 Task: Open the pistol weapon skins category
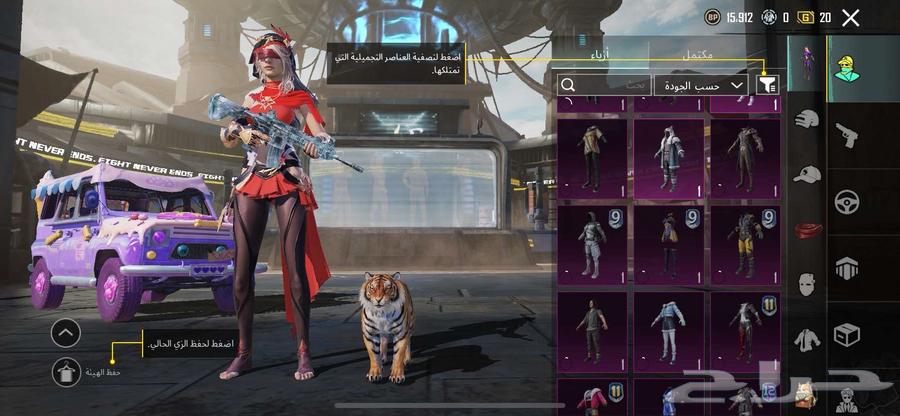click(847, 136)
